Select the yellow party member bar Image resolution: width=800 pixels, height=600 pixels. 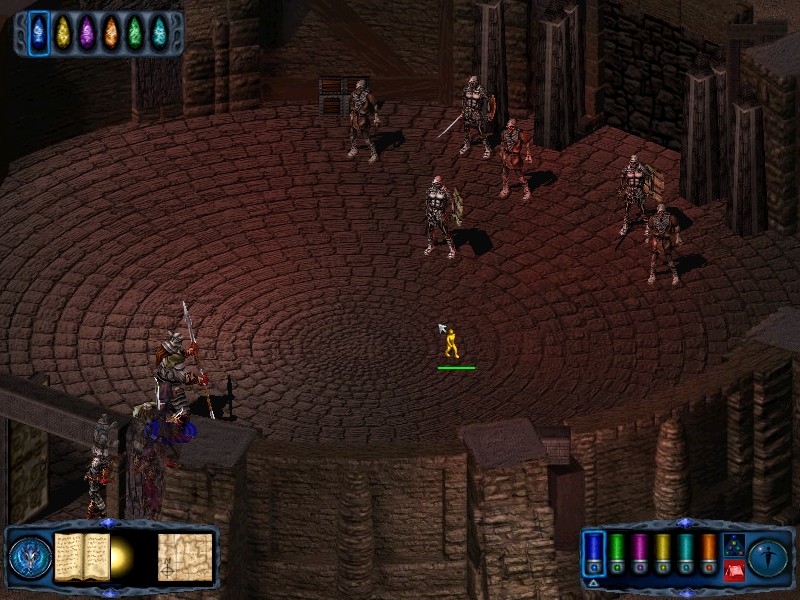pos(663,553)
